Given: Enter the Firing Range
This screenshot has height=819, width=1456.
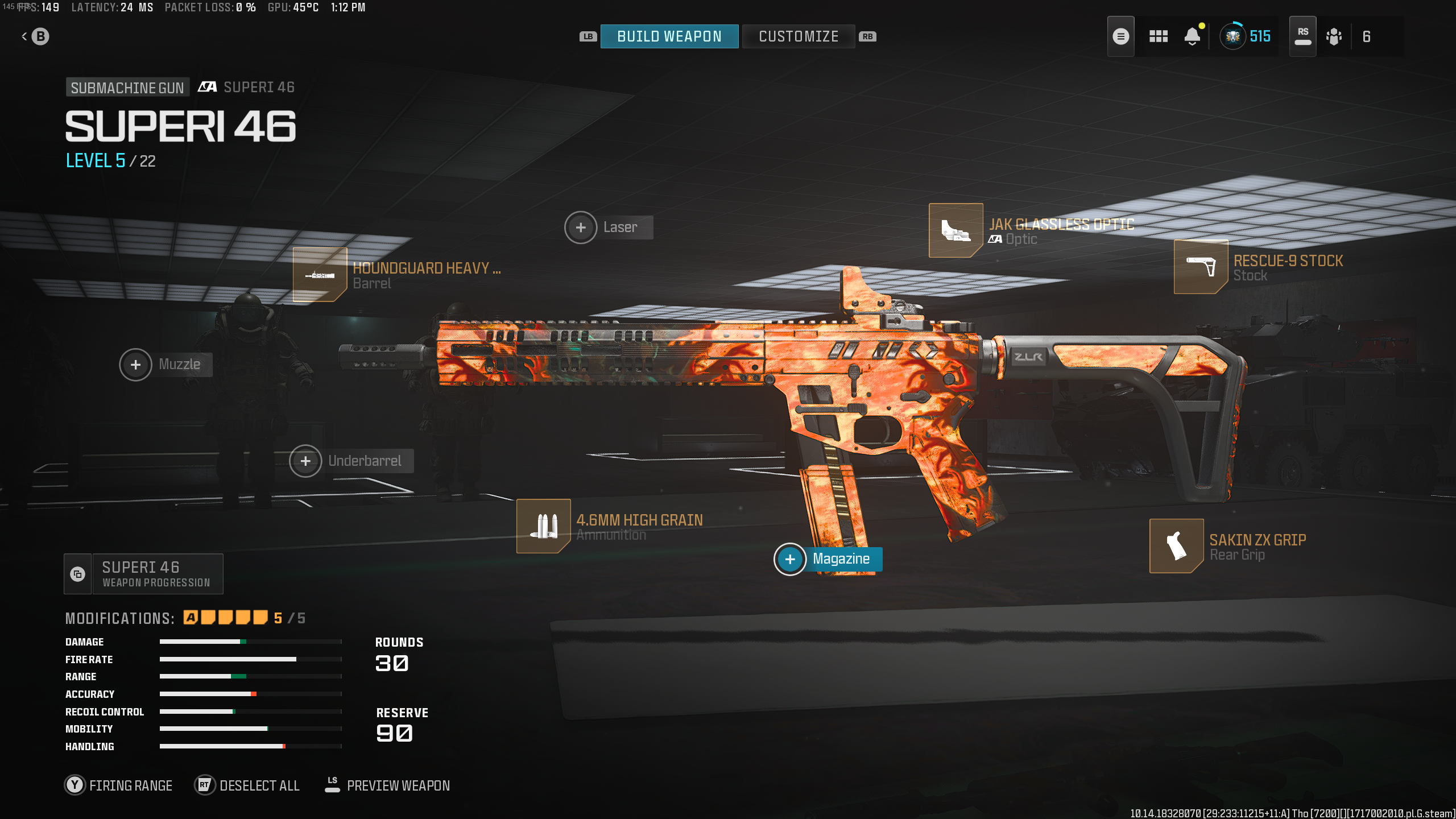Looking at the screenshot, I should (119, 785).
